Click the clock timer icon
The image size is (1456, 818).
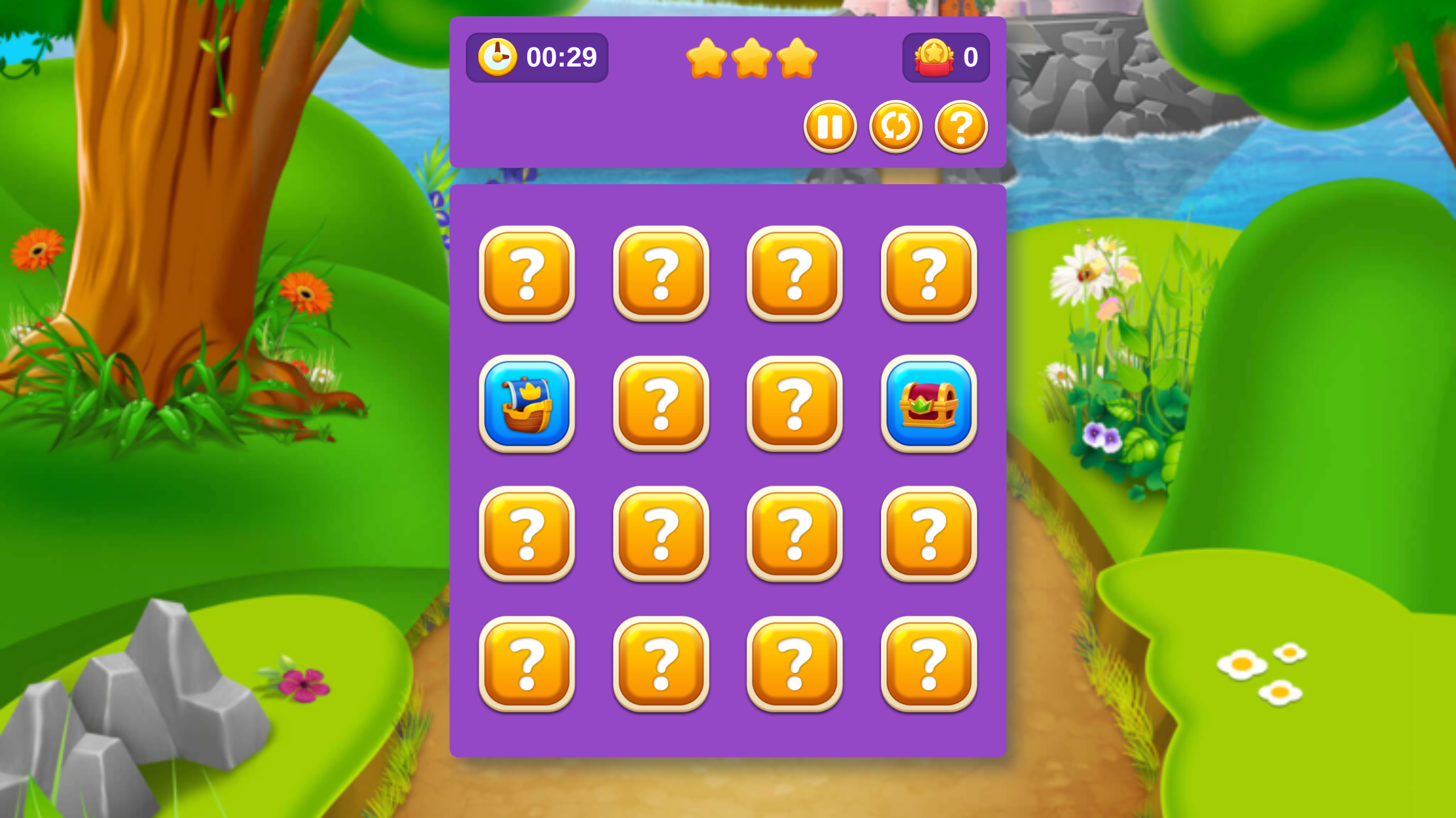(498, 57)
